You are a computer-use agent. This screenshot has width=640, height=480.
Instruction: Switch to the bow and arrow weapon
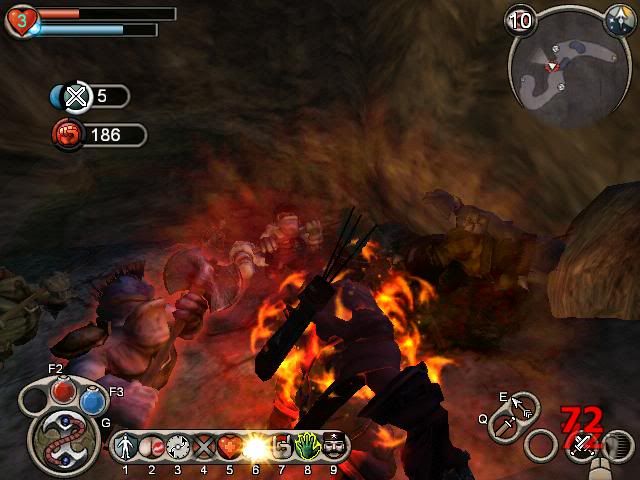(x=522, y=406)
